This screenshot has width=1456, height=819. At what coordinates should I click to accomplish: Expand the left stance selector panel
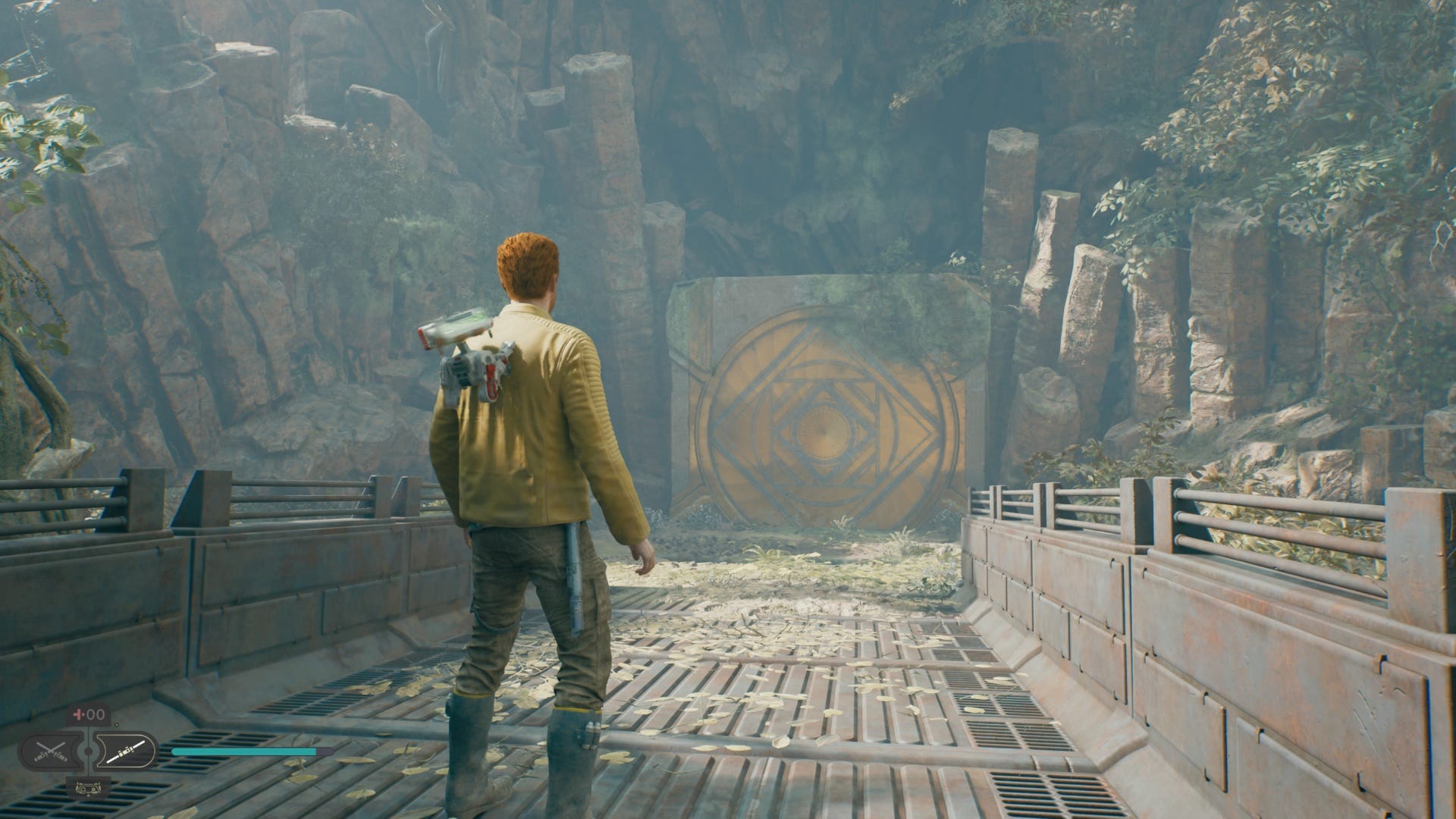(x=51, y=752)
